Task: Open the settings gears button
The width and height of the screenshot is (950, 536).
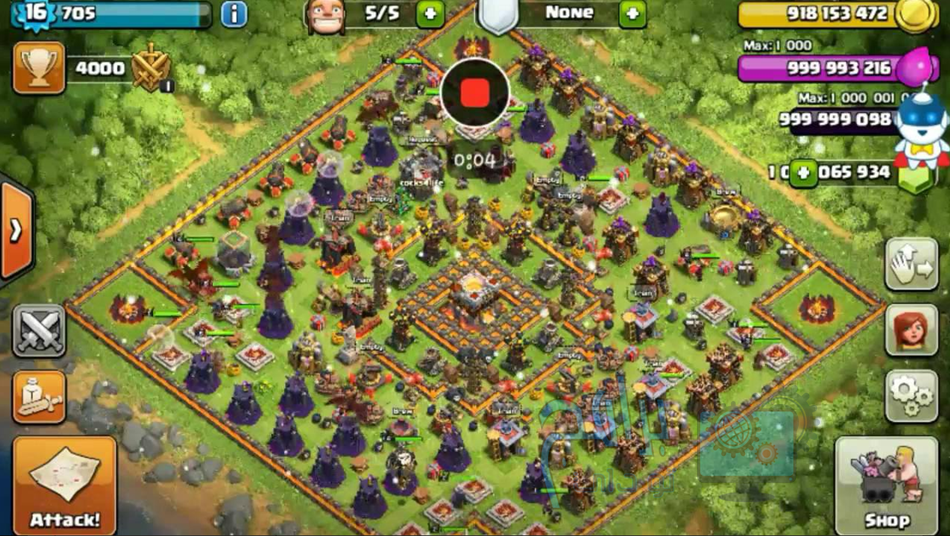Action: [x=911, y=395]
